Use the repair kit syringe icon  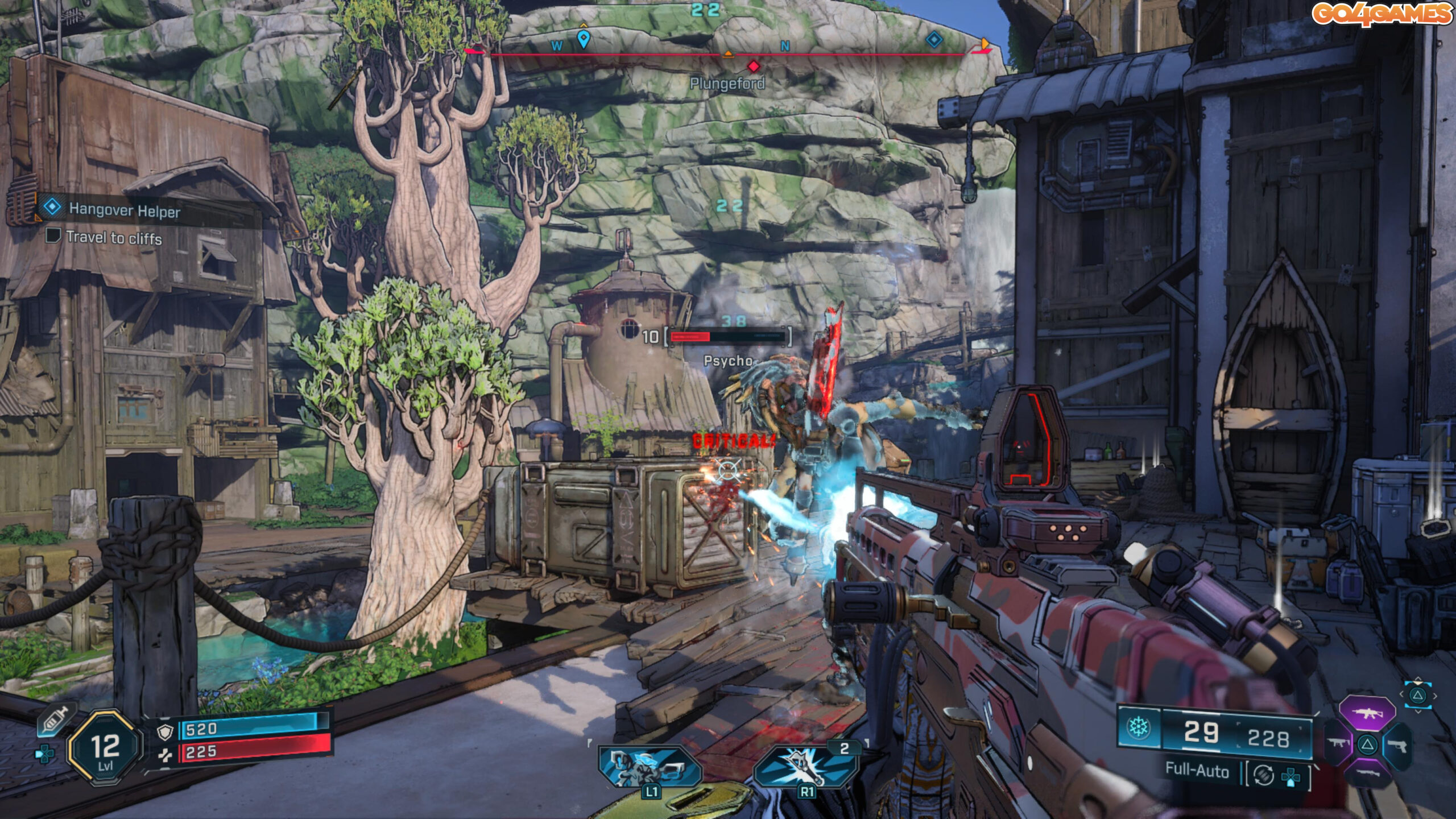click(x=56, y=721)
